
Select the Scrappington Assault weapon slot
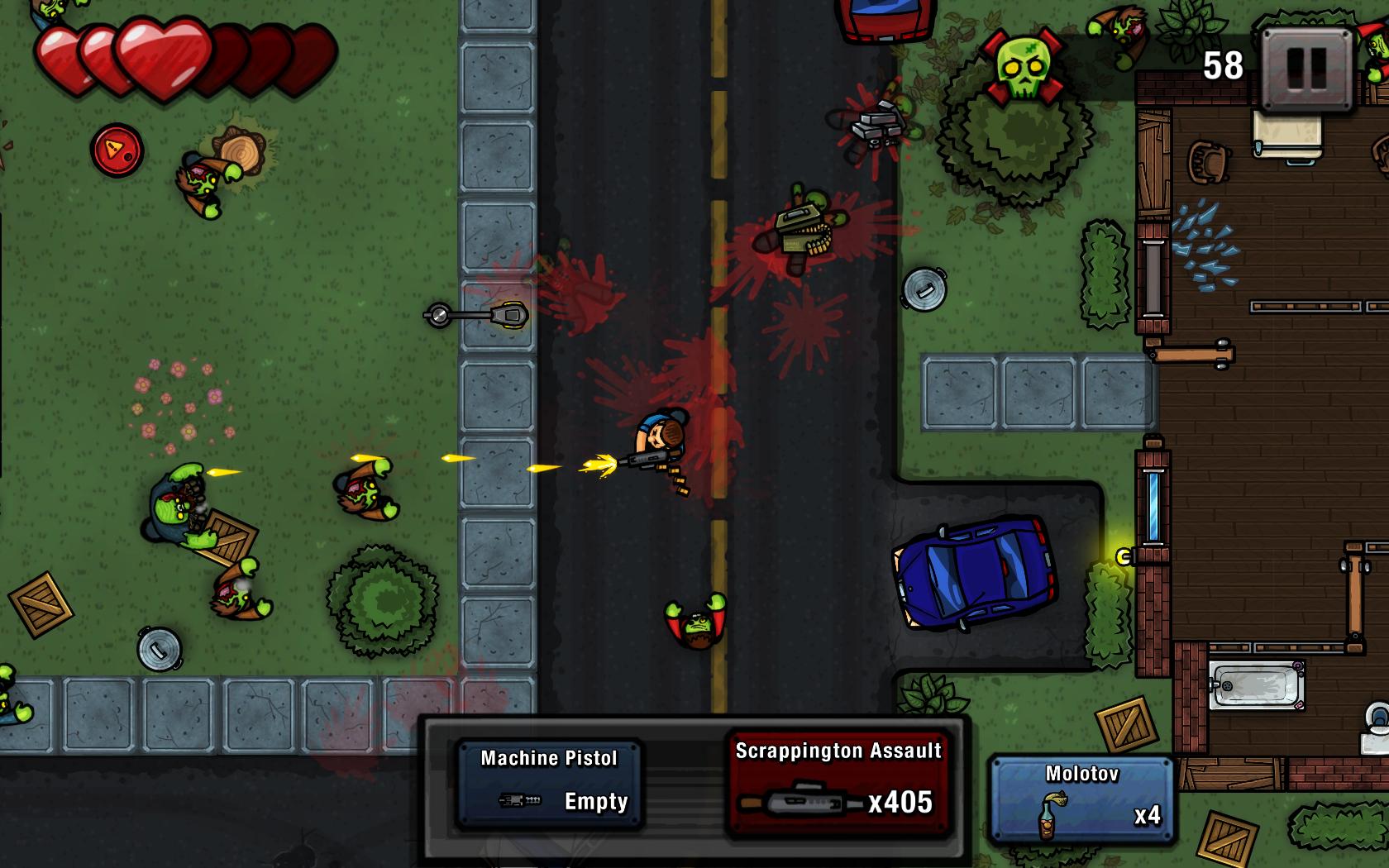coord(838,781)
